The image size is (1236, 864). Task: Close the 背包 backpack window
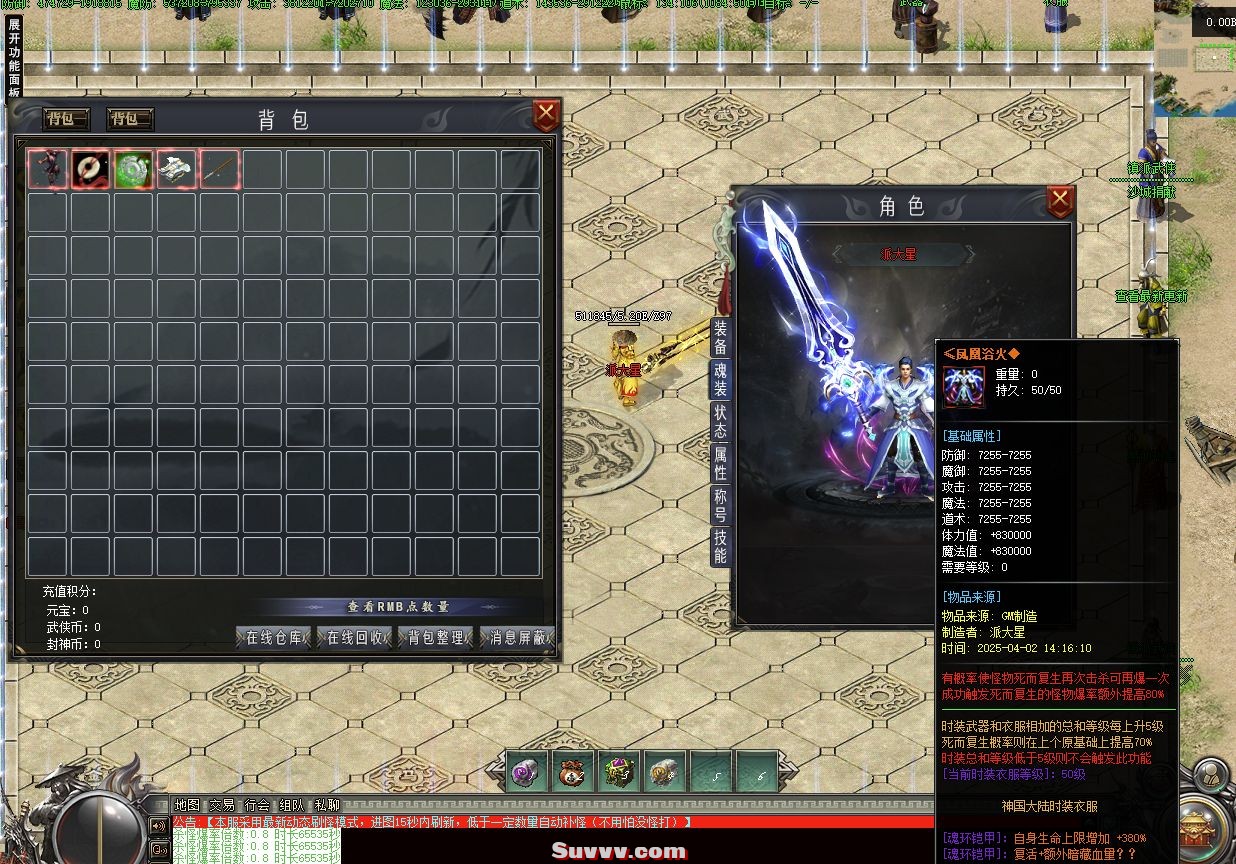pos(546,115)
